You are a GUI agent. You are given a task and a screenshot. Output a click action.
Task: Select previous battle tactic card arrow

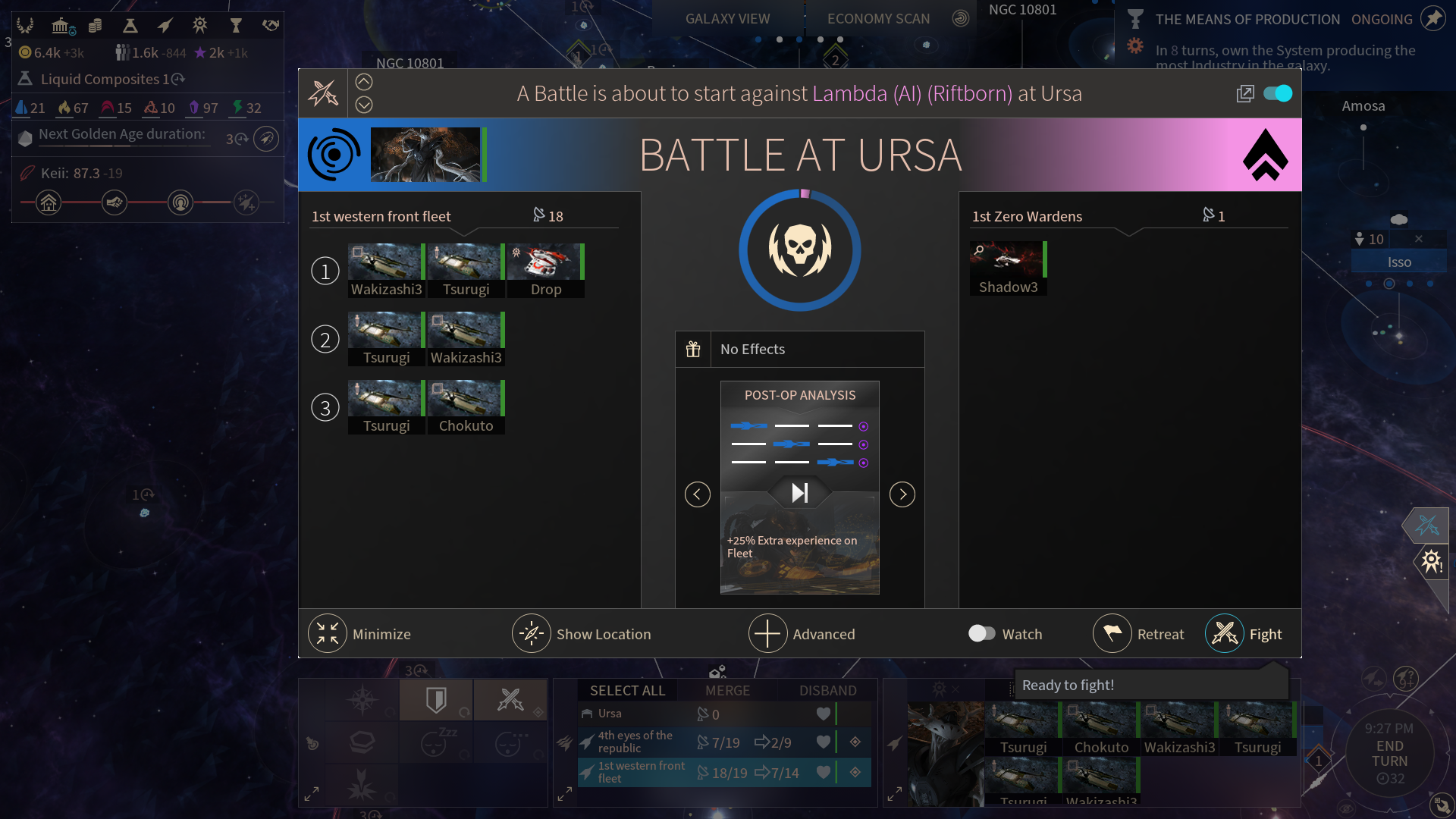pyautogui.click(x=698, y=494)
